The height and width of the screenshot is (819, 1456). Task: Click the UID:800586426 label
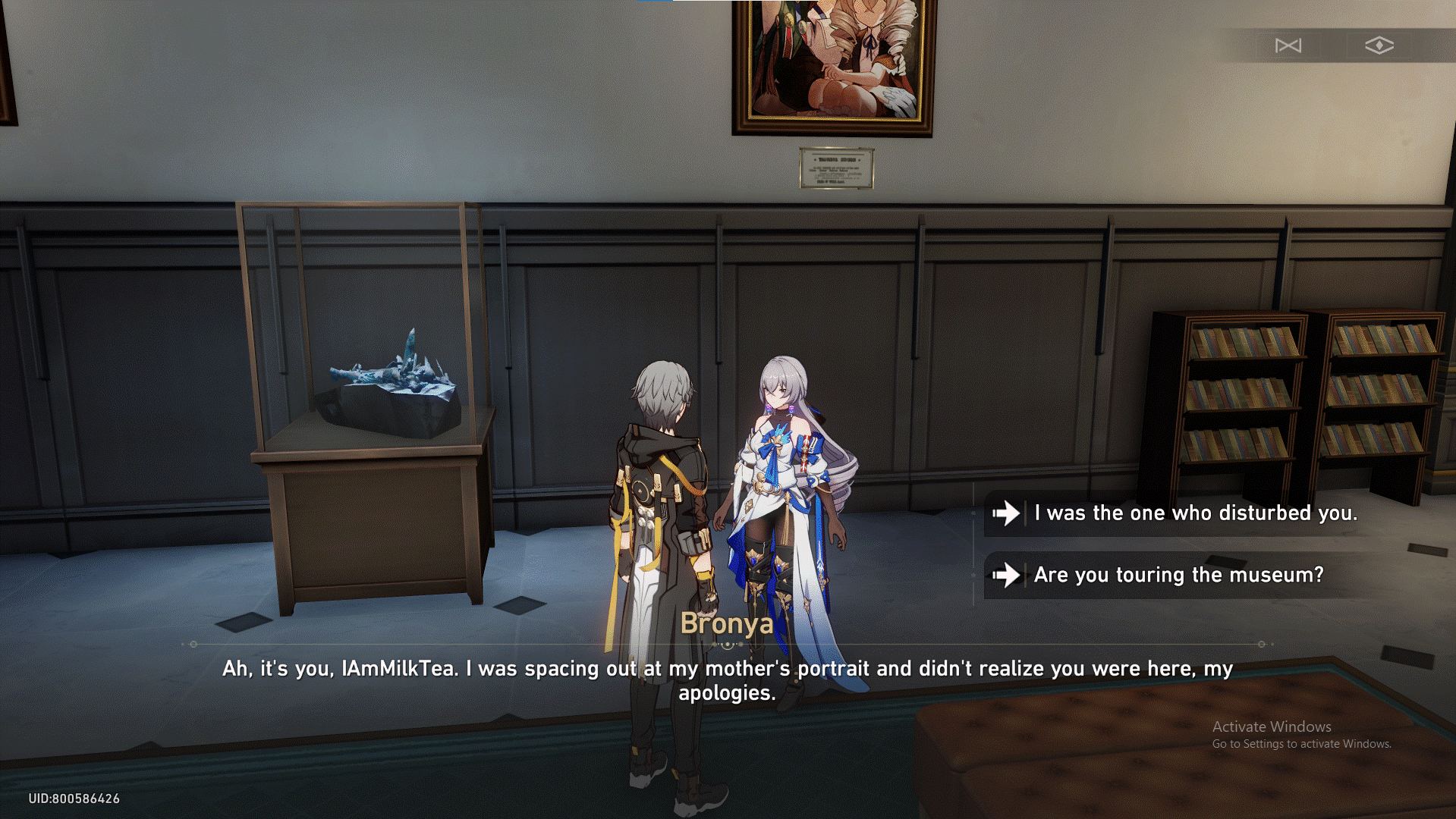tap(73, 798)
